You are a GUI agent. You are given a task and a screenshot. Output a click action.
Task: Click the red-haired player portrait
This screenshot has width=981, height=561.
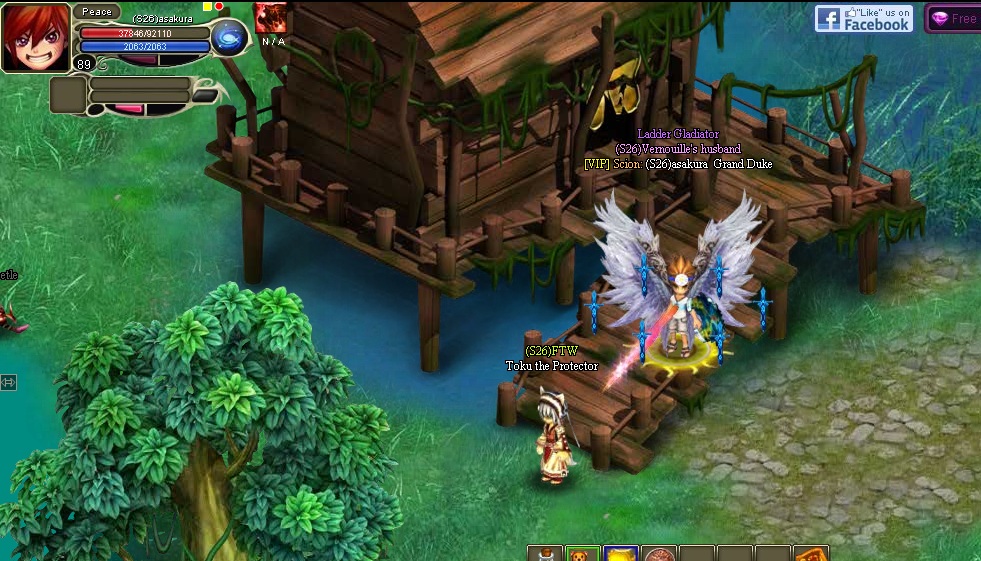click(x=35, y=37)
